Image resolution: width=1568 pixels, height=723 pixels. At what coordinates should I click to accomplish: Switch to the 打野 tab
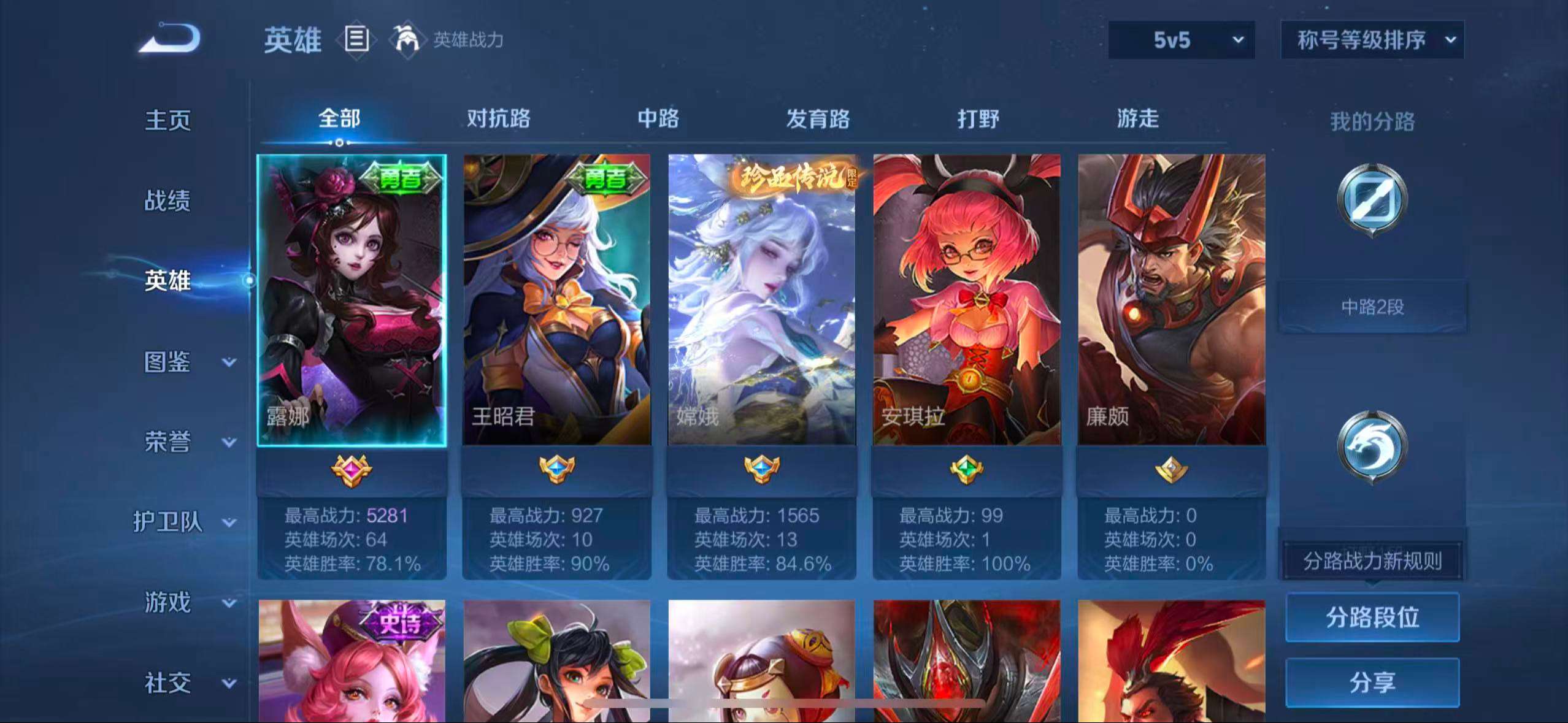click(977, 119)
